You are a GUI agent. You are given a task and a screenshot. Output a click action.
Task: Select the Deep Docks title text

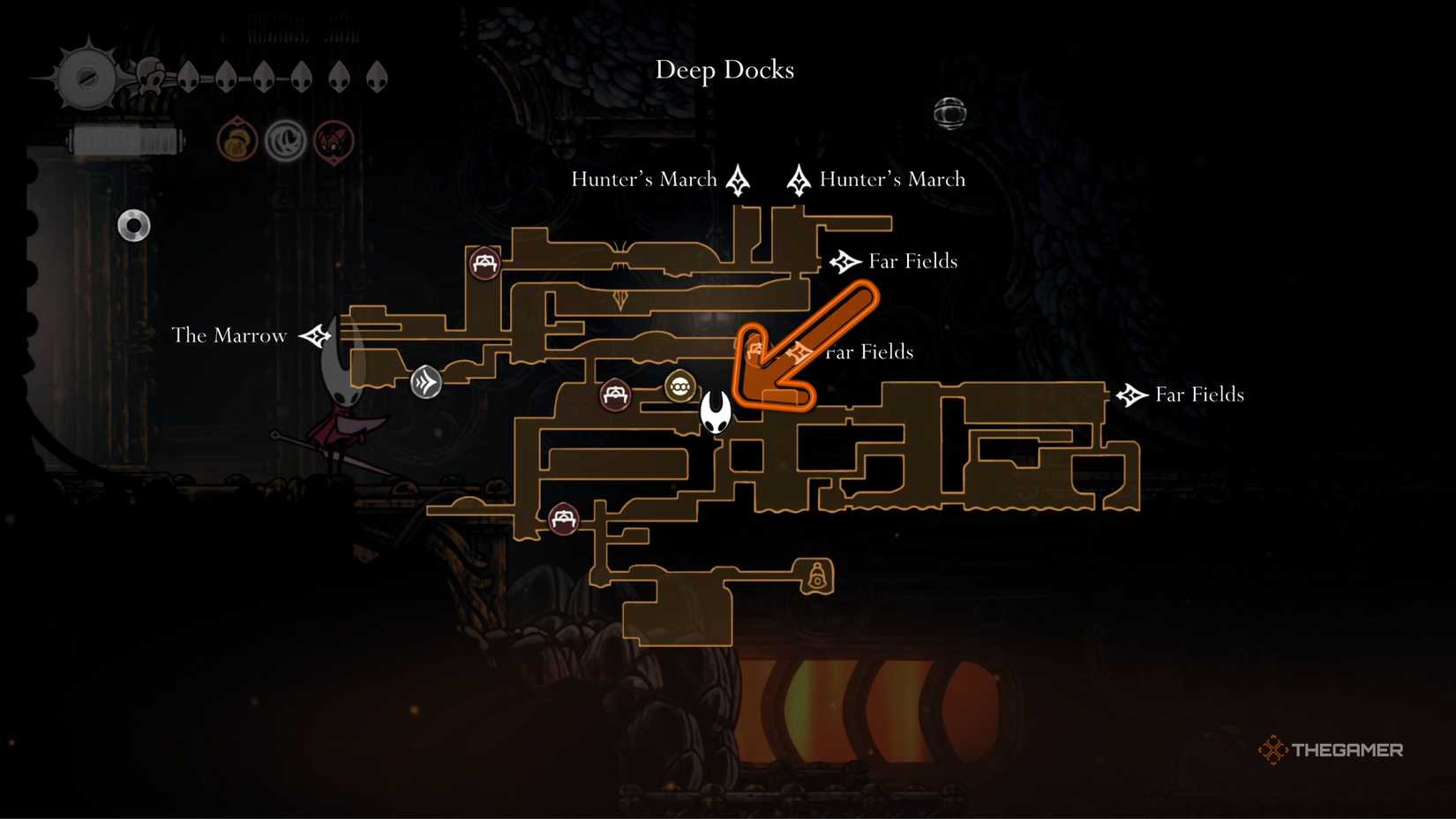(725, 70)
